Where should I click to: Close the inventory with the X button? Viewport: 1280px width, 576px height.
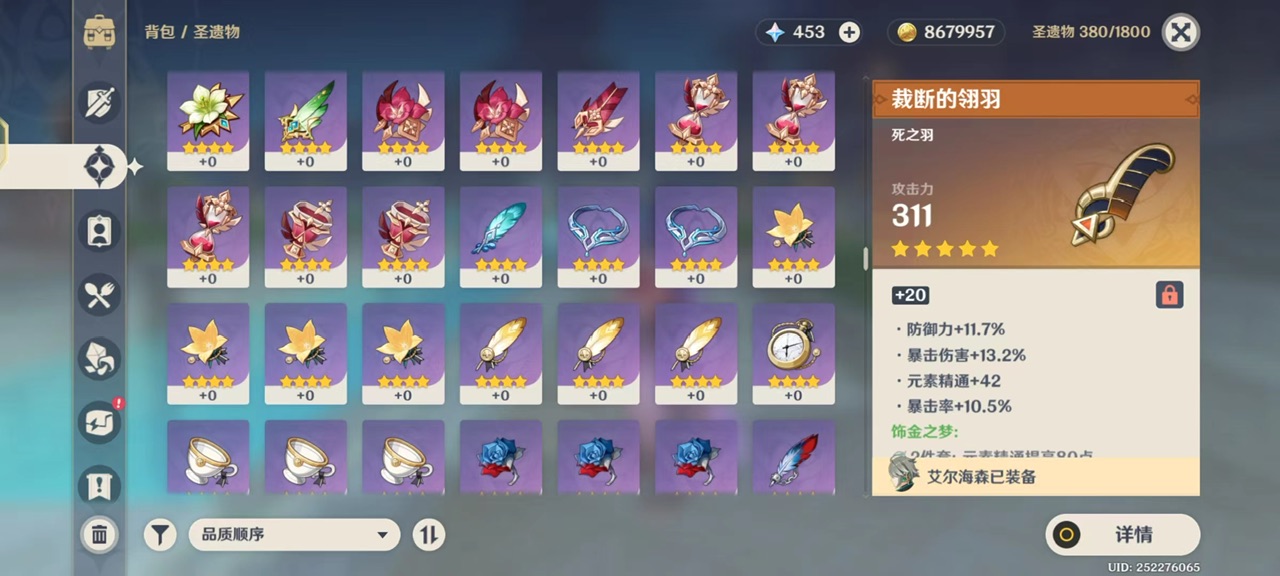(1181, 32)
